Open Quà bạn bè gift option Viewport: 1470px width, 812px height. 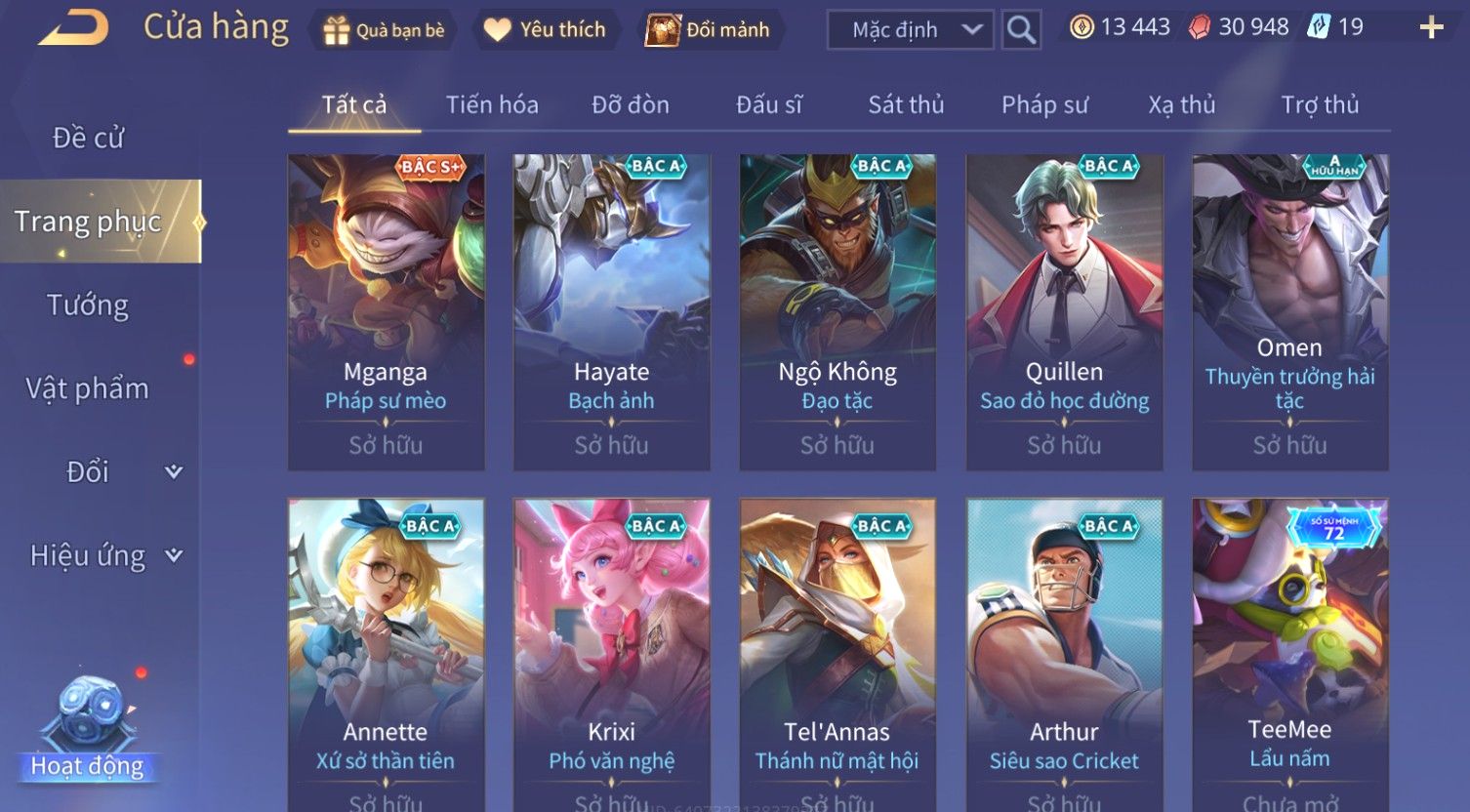pos(384,30)
